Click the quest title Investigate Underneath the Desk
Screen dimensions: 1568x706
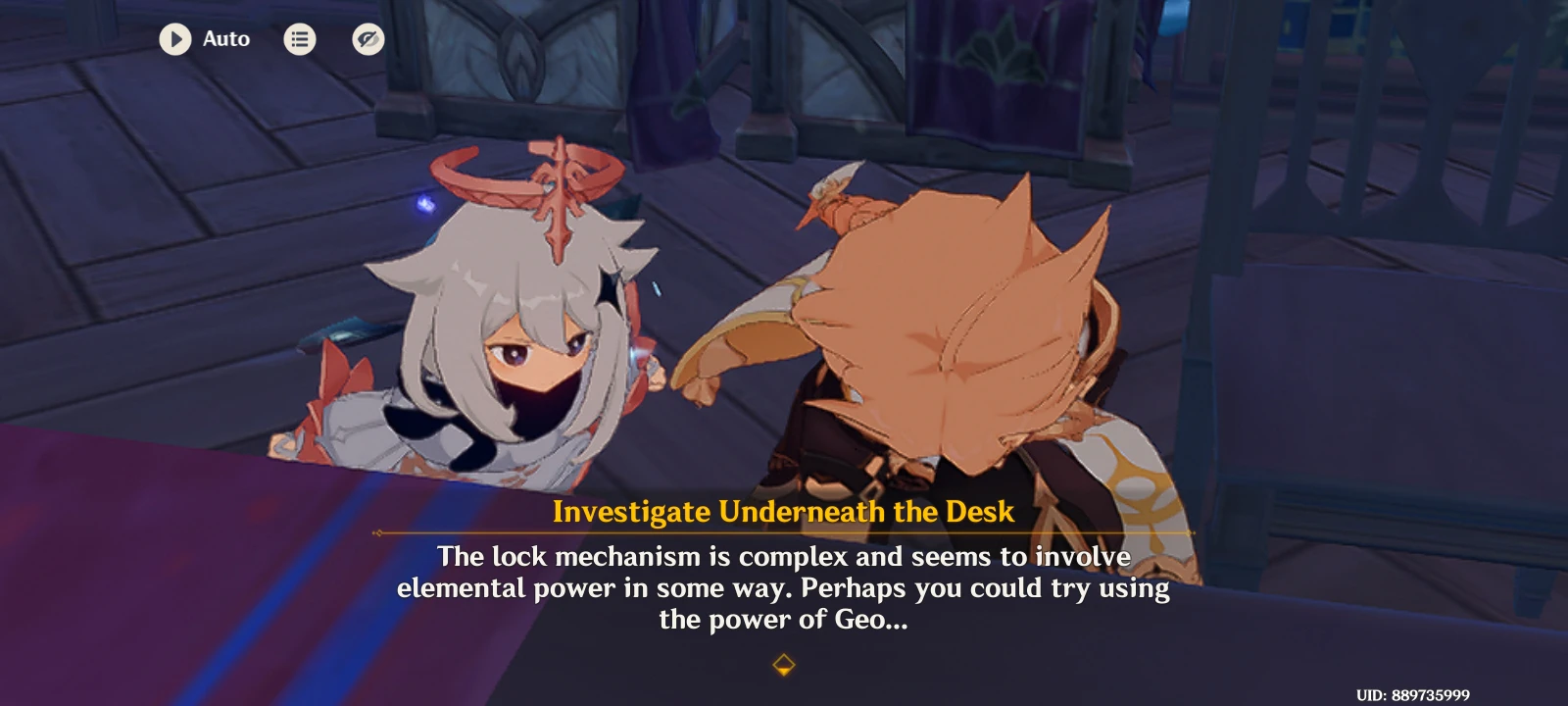(783, 512)
